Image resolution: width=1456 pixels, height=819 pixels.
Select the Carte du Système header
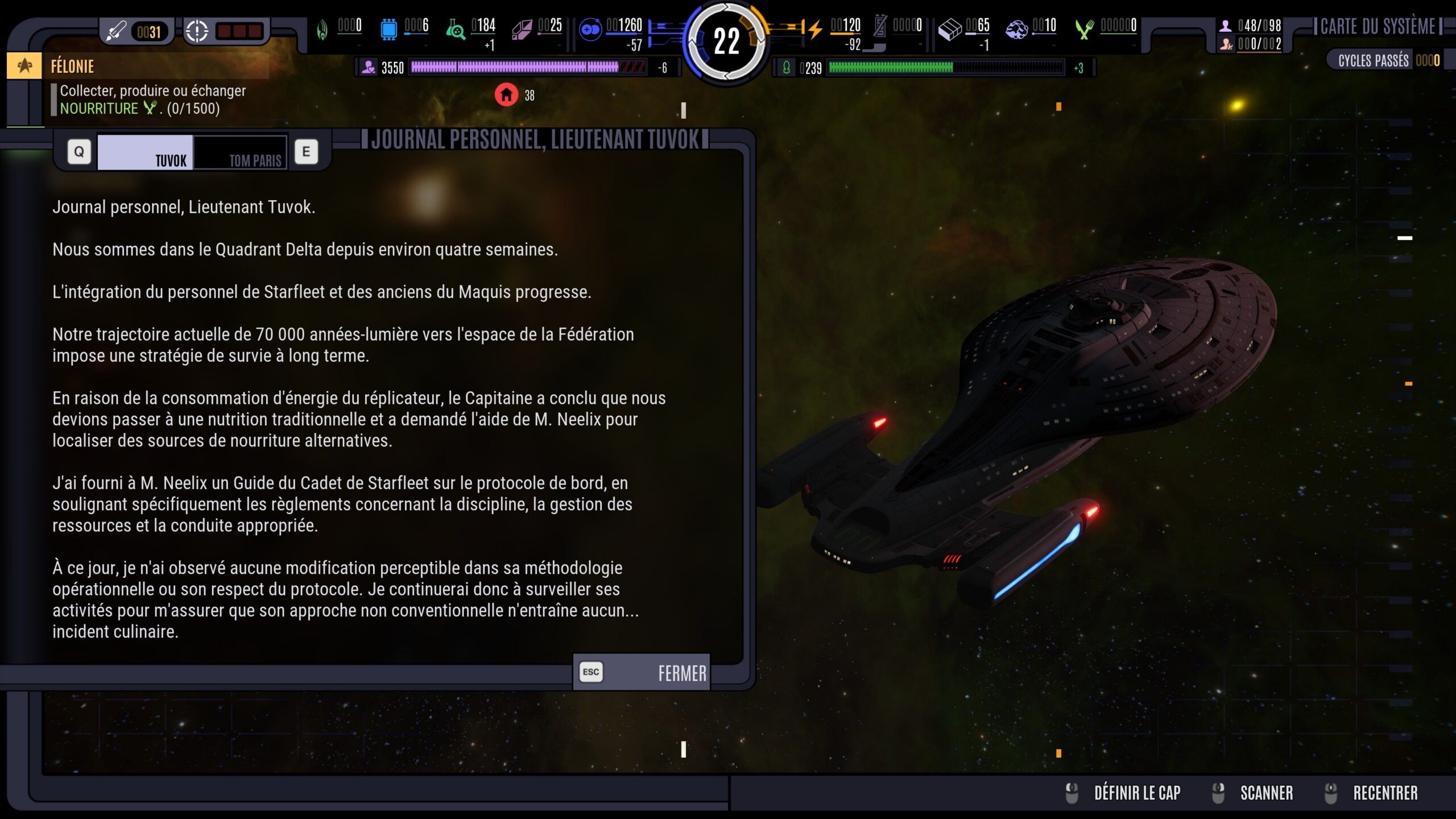[x=1377, y=26]
